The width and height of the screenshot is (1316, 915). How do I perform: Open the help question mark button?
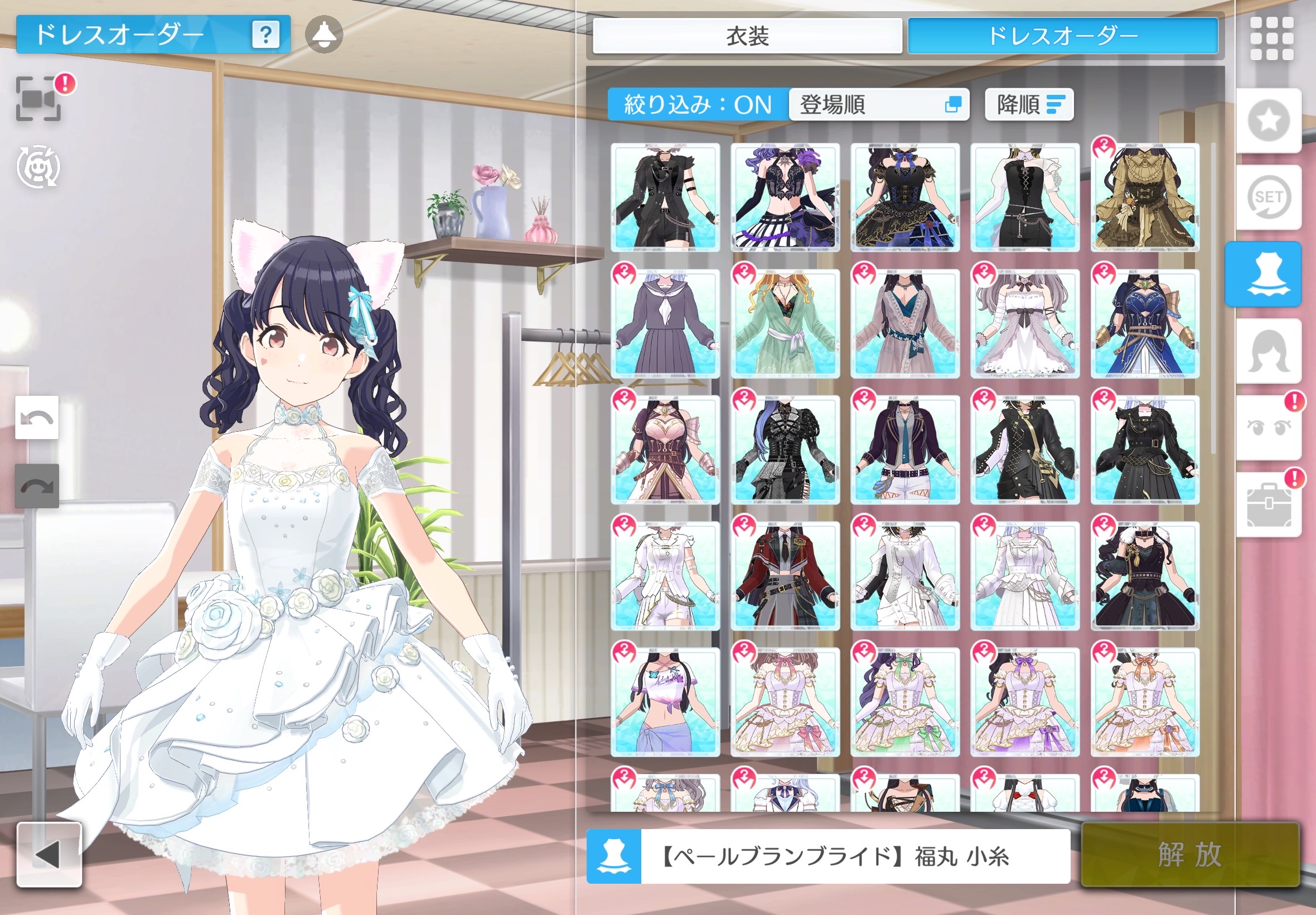coord(266,35)
